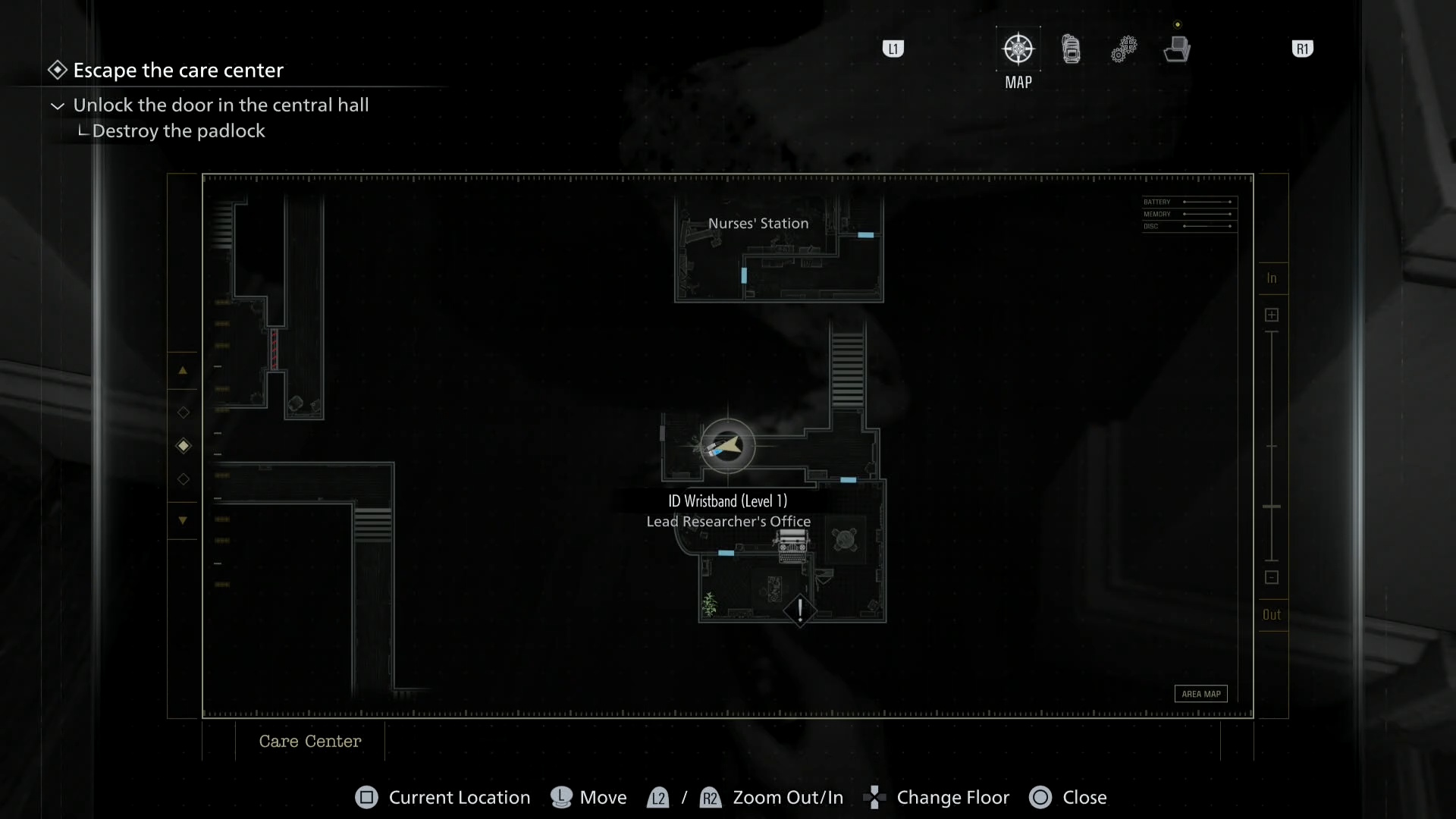The image size is (1456, 819).
Task: Click the Current Location square icon
Action: 366,798
